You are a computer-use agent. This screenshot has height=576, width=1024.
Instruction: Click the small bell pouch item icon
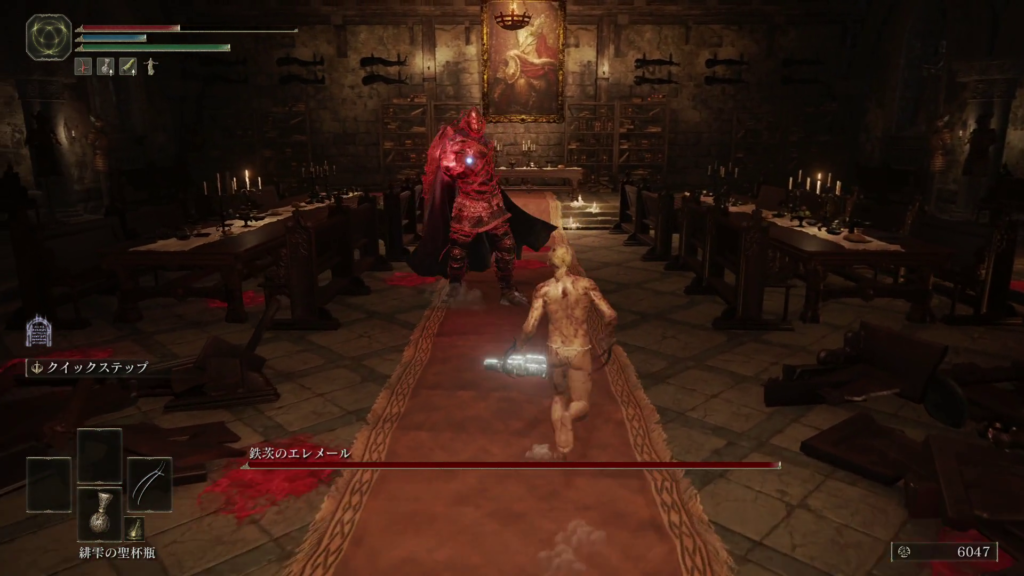(135, 528)
